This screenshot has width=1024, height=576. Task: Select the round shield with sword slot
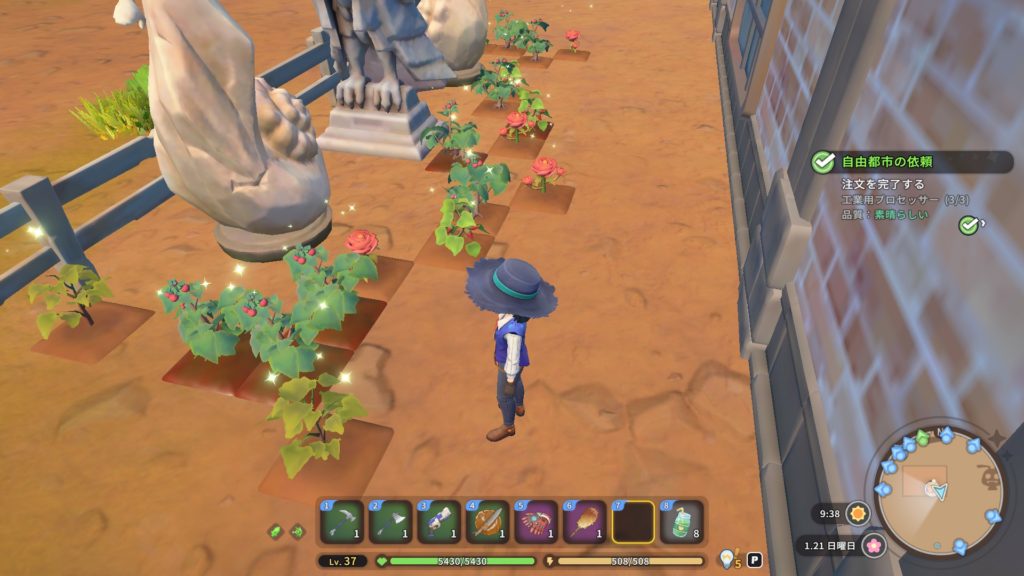click(x=487, y=522)
